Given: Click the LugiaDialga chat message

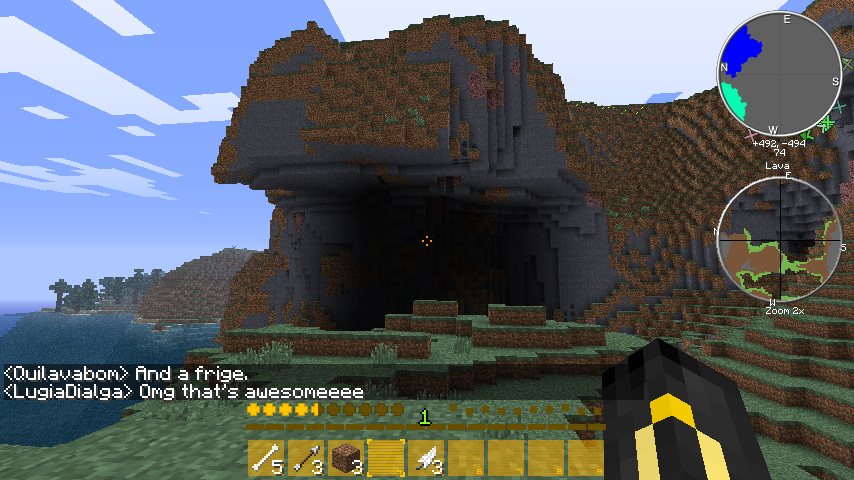Looking at the screenshot, I should pyautogui.click(x=184, y=391).
